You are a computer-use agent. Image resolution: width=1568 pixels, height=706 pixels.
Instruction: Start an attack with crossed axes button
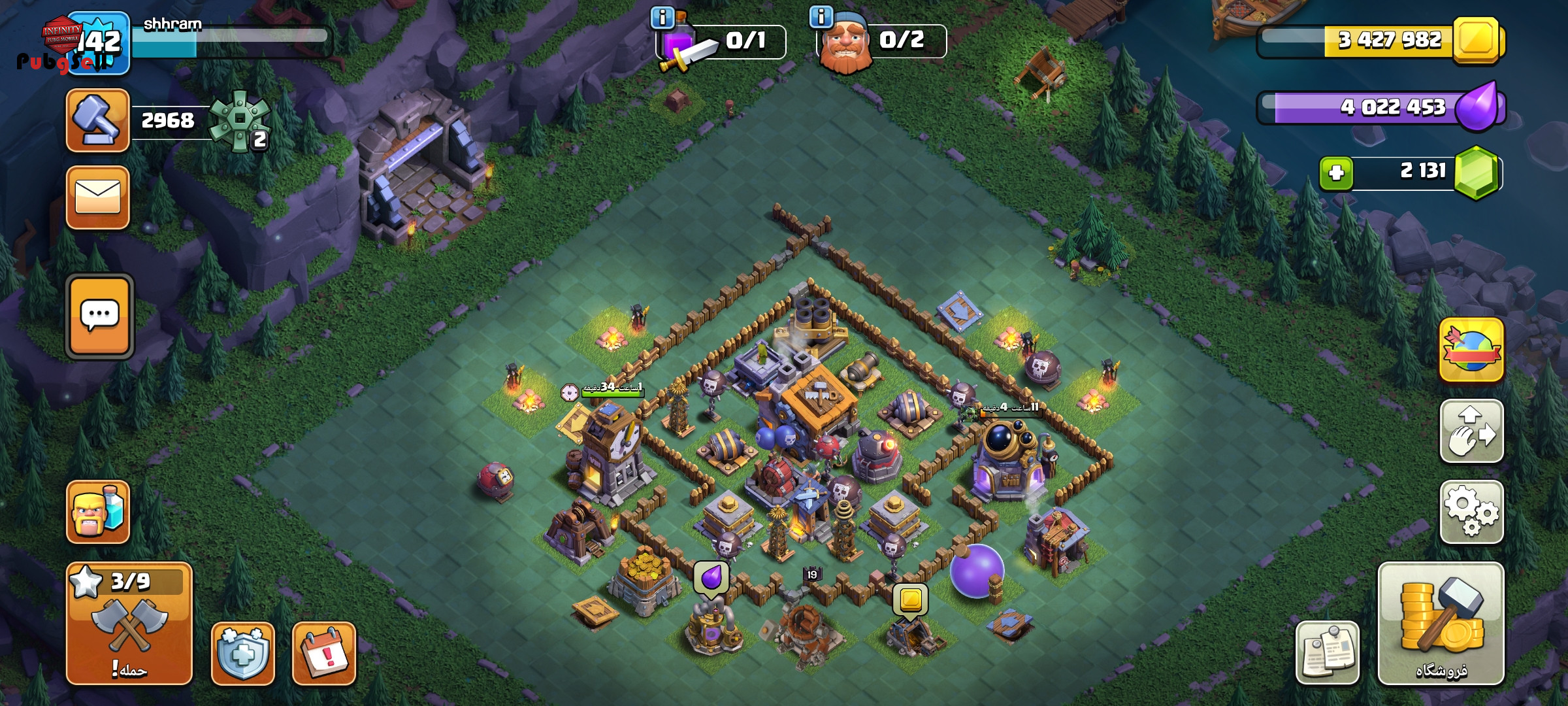129,624
